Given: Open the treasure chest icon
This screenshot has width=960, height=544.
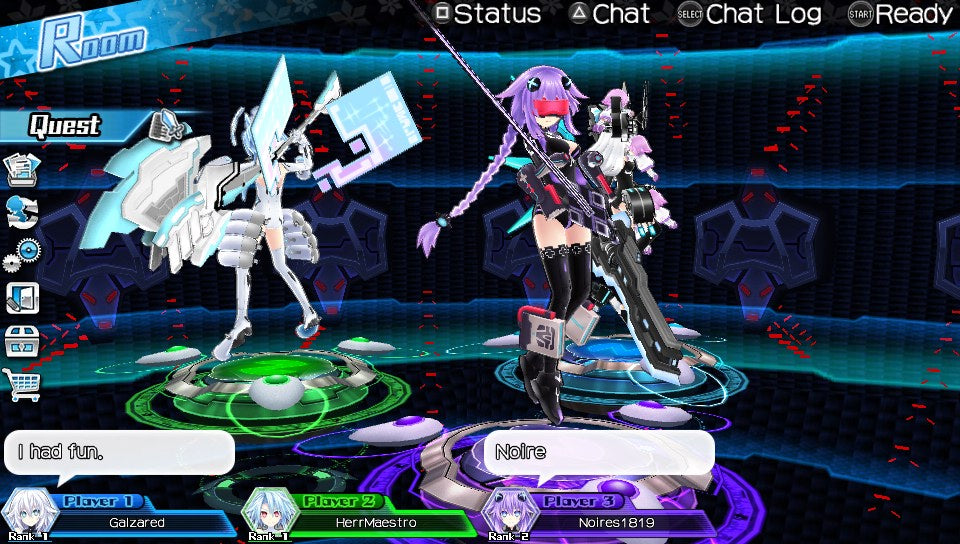Looking at the screenshot, I should [22, 341].
